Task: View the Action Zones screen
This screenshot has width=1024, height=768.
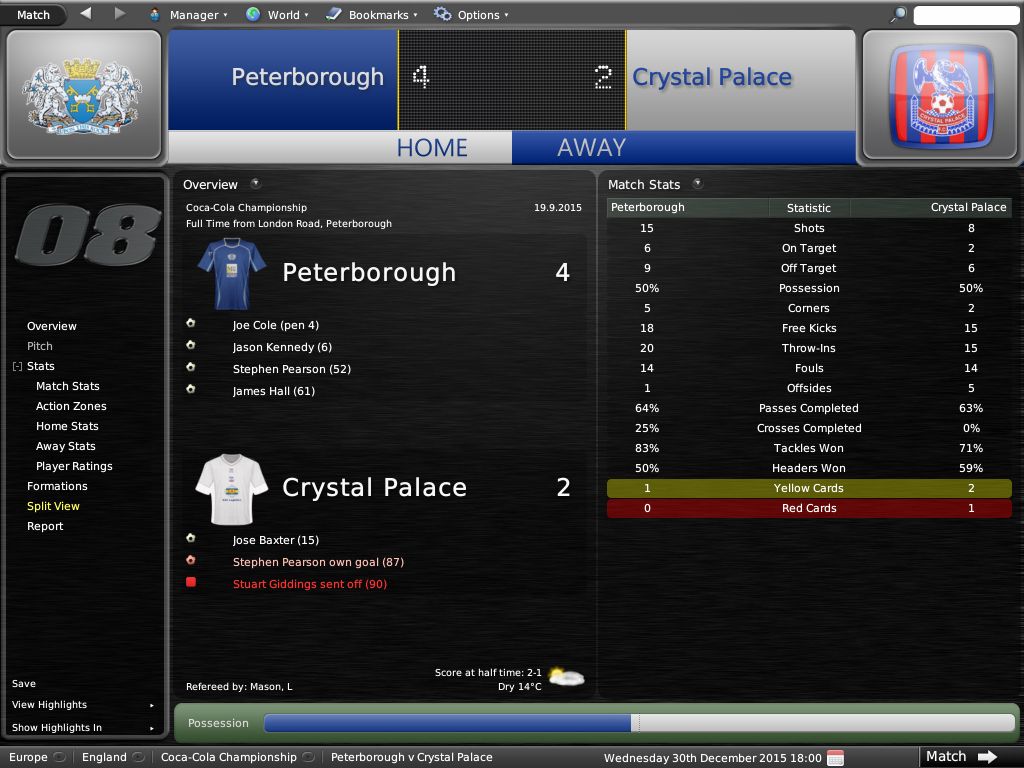Action: (71, 406)
